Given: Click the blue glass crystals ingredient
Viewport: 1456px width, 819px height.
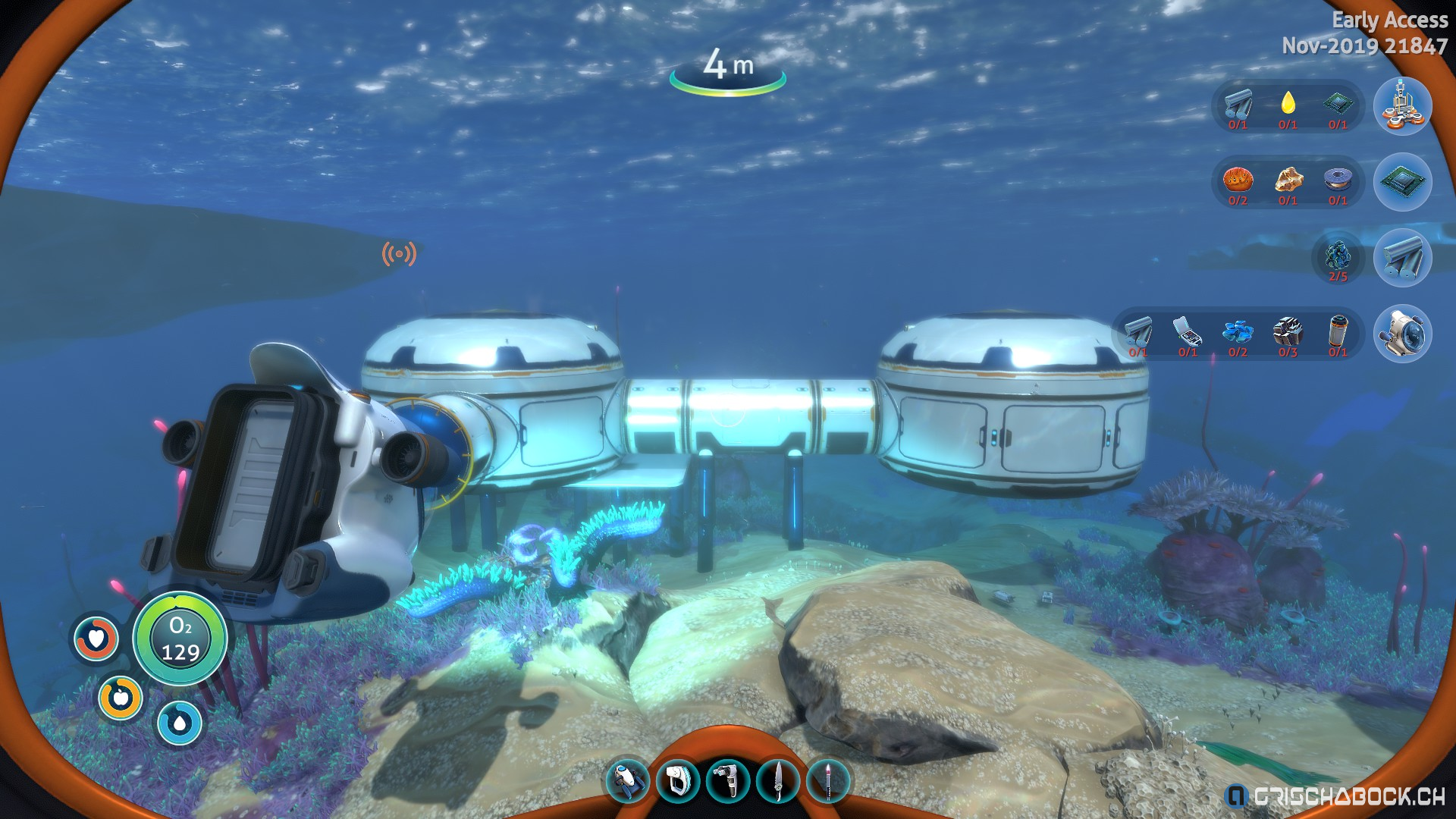Looking at the screenshot, I should coord(1238,332).
